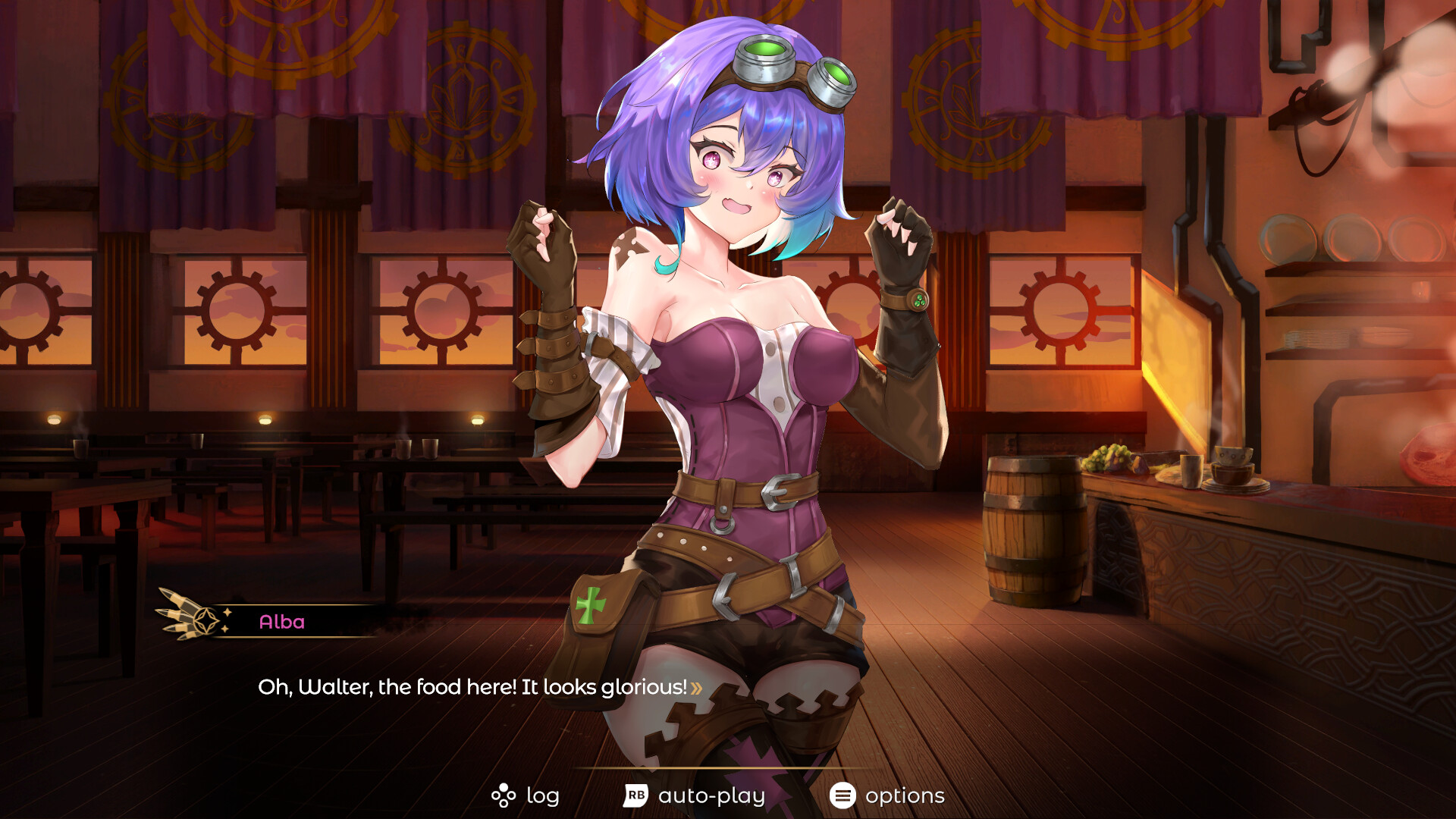Toggle auto-play for dialogue
The height and width of the screenshot is (819, 1456).
[694, 795]
